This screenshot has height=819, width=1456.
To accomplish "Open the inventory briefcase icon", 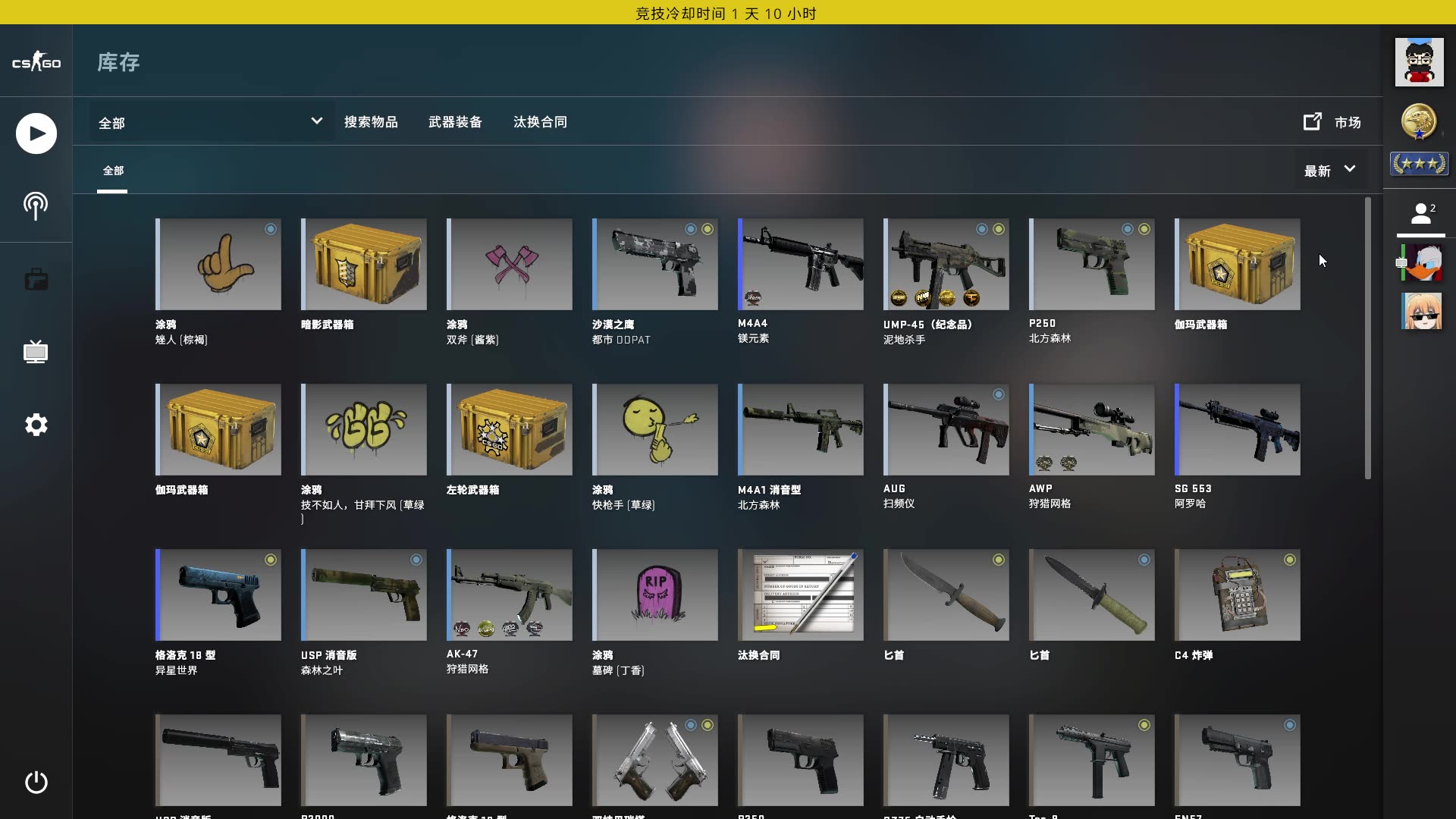I will pyautogui.click(x=35, y=278).
